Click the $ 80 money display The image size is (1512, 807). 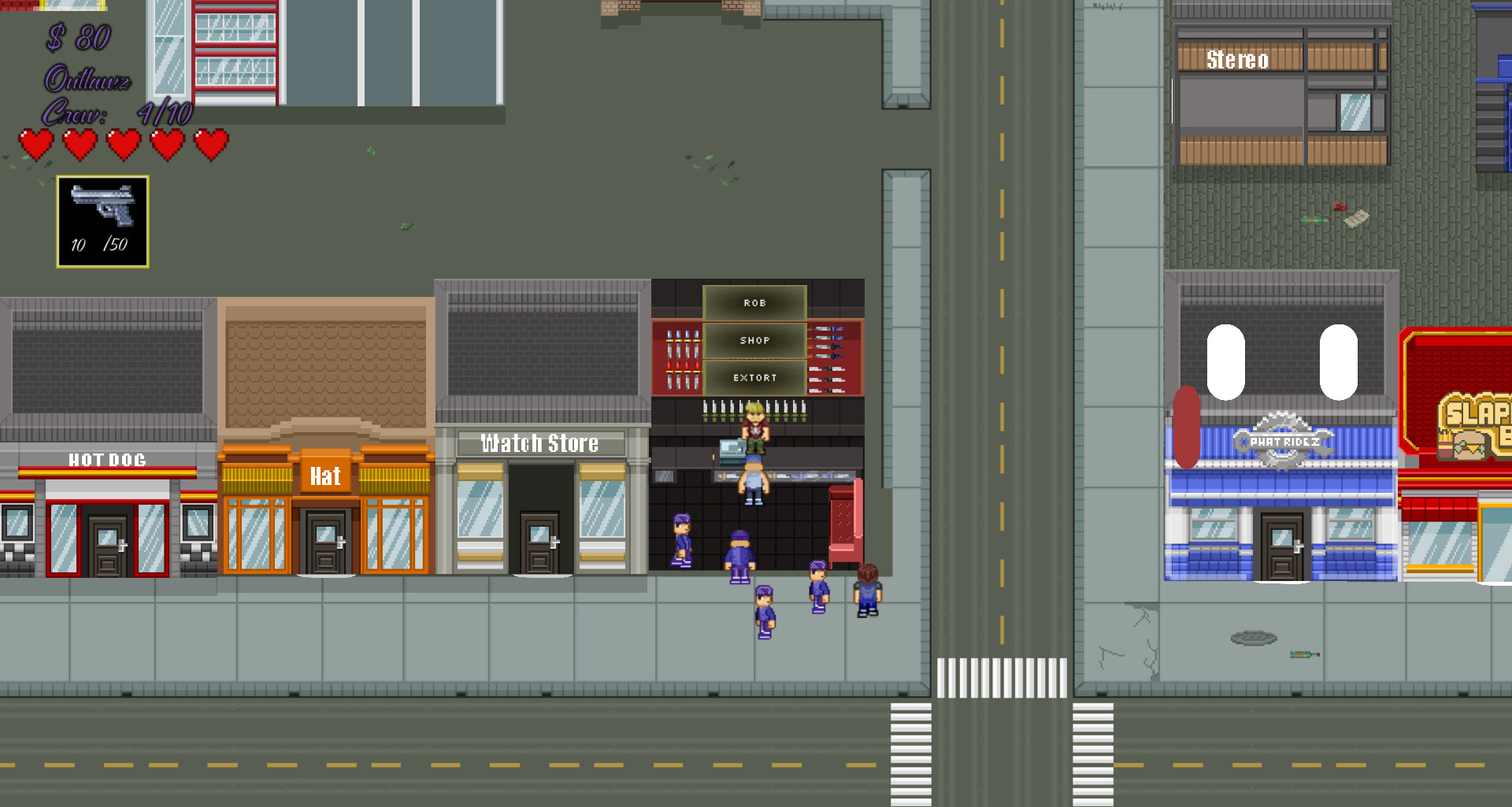[x=76, y=37]
